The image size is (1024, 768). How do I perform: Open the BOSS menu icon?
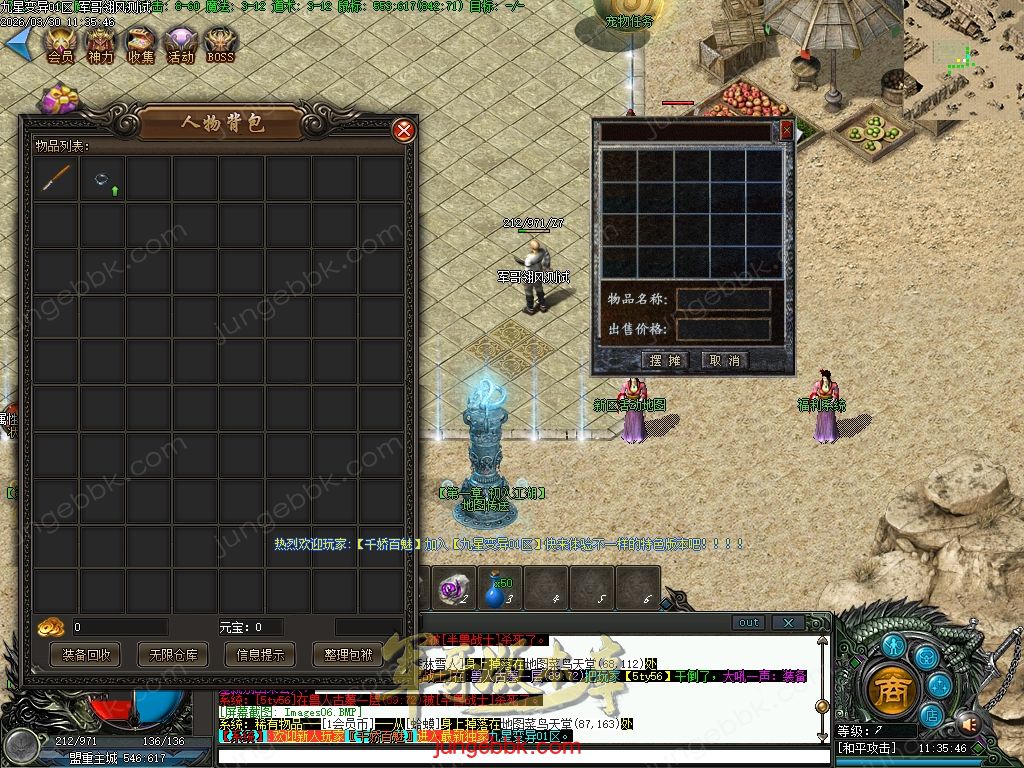coord(220,44)
